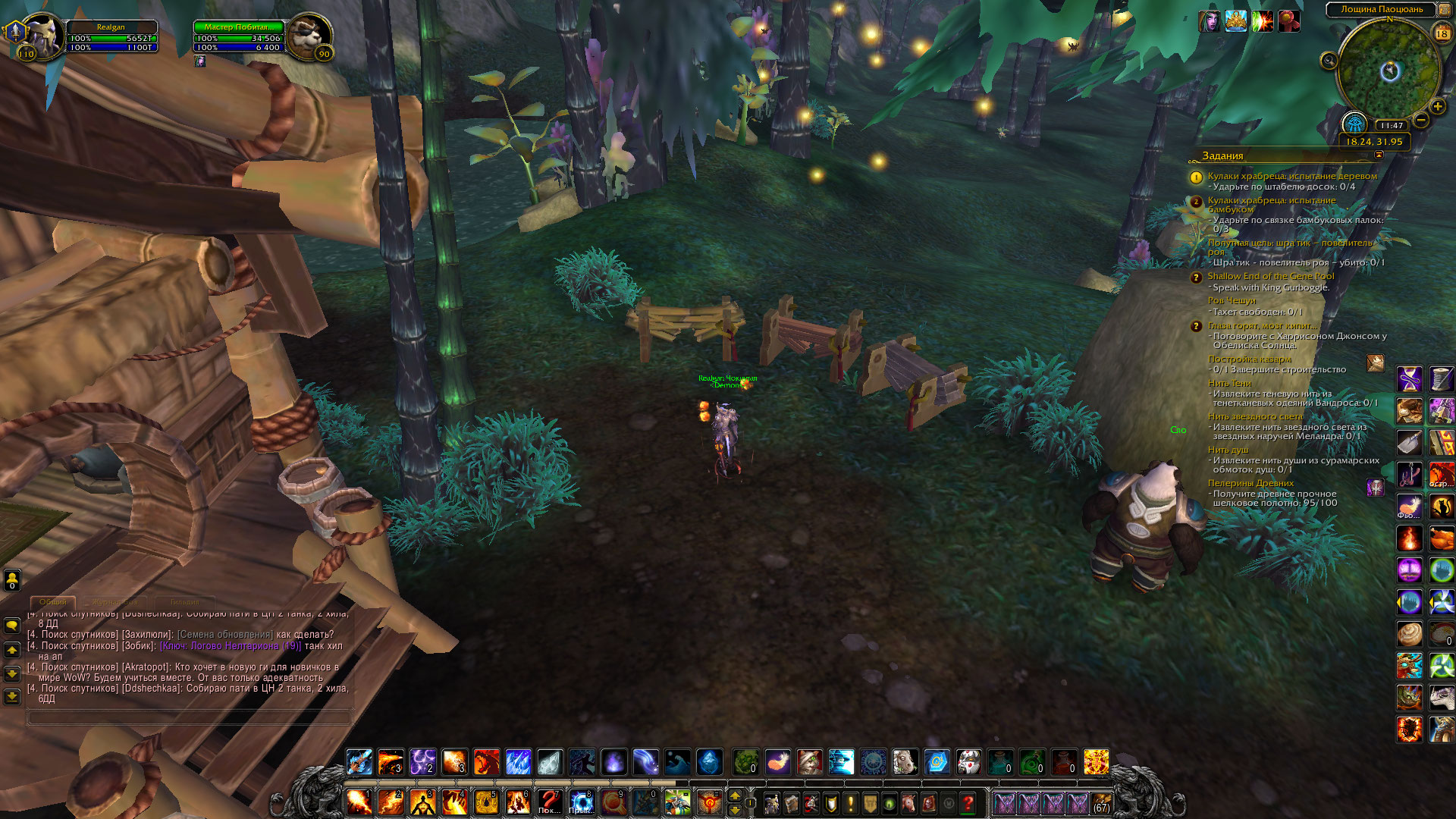This screenshot has height=819, width=1456.
Task: Zoom out the minimap with the minus button
Action: [x=1421, y=120]
